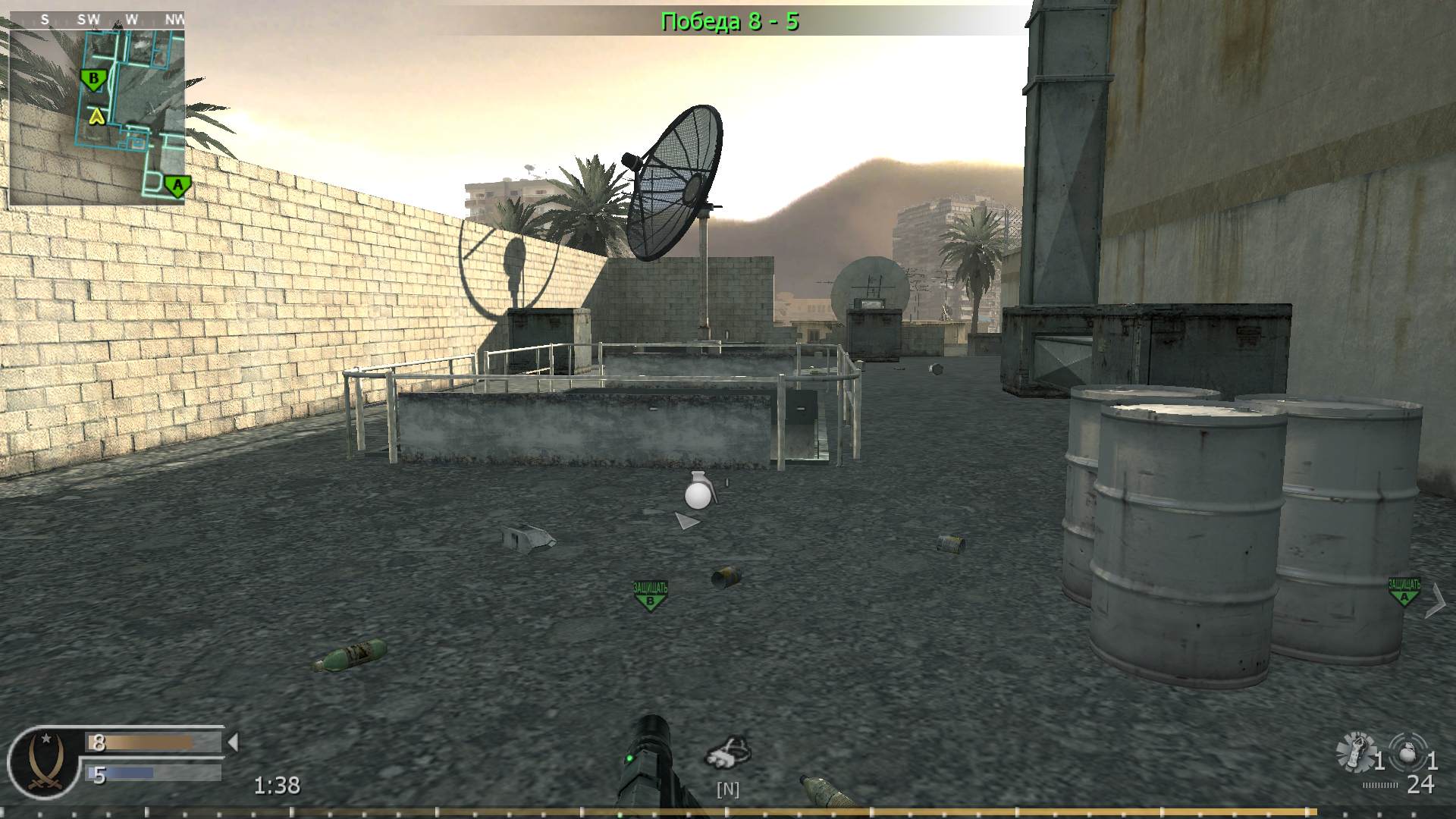The width and height of the screenshot is (1456, 819).
Task: Select the yellow player marker on the minimap
Action: click(x=96, y=118)
